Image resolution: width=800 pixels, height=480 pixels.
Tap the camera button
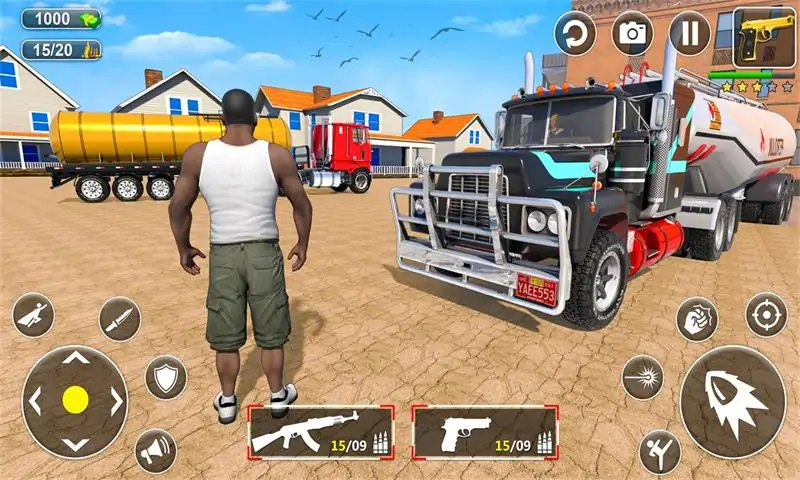632,33
